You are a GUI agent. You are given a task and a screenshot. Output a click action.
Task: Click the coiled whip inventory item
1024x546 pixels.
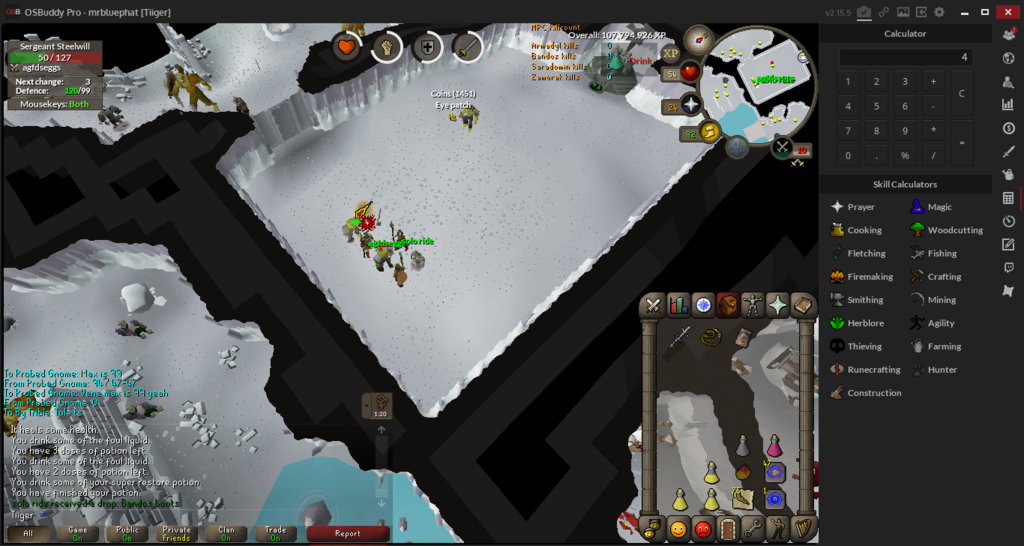(712, 338)
